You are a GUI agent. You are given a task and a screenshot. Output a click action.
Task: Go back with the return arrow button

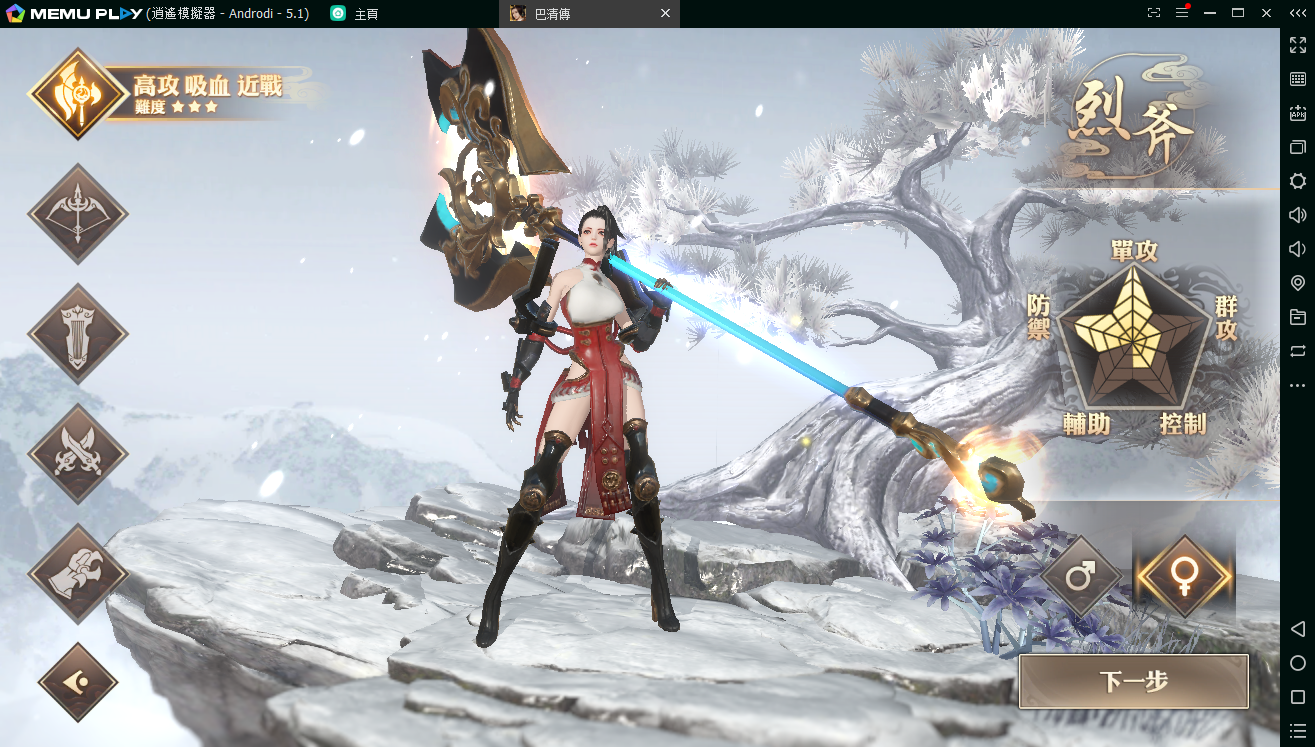click(x=78, y=682)
